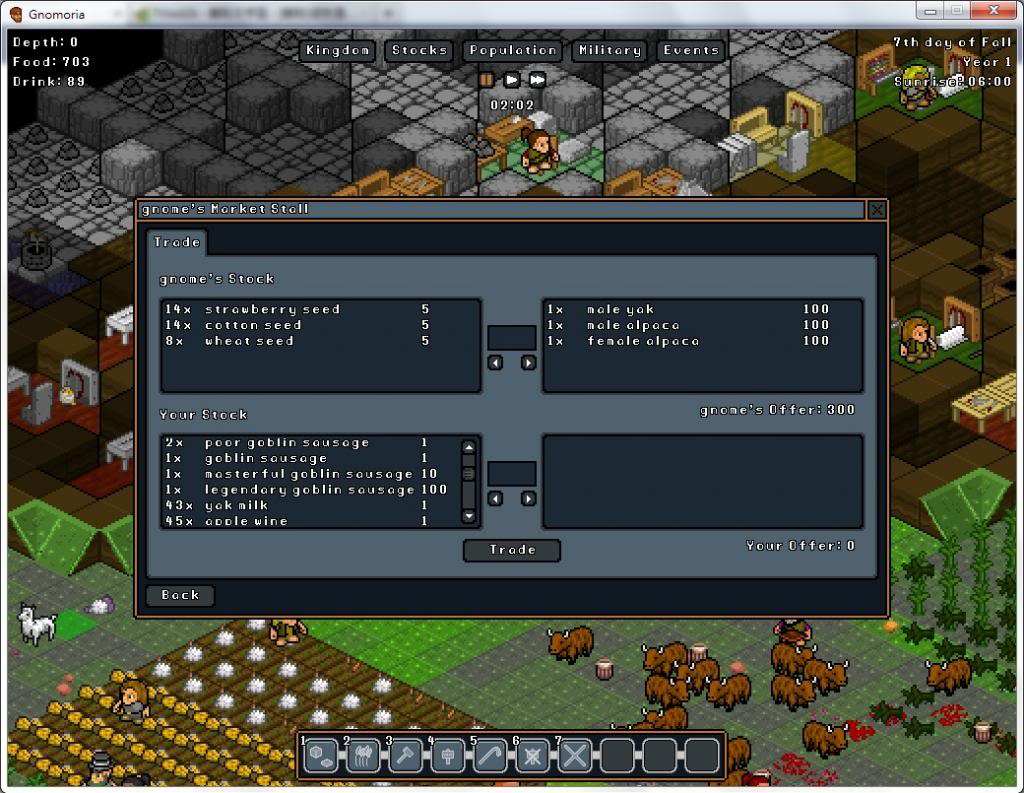The image size is (1024, 793).
Task: Go back with the Back button
Action: [180, 595]
